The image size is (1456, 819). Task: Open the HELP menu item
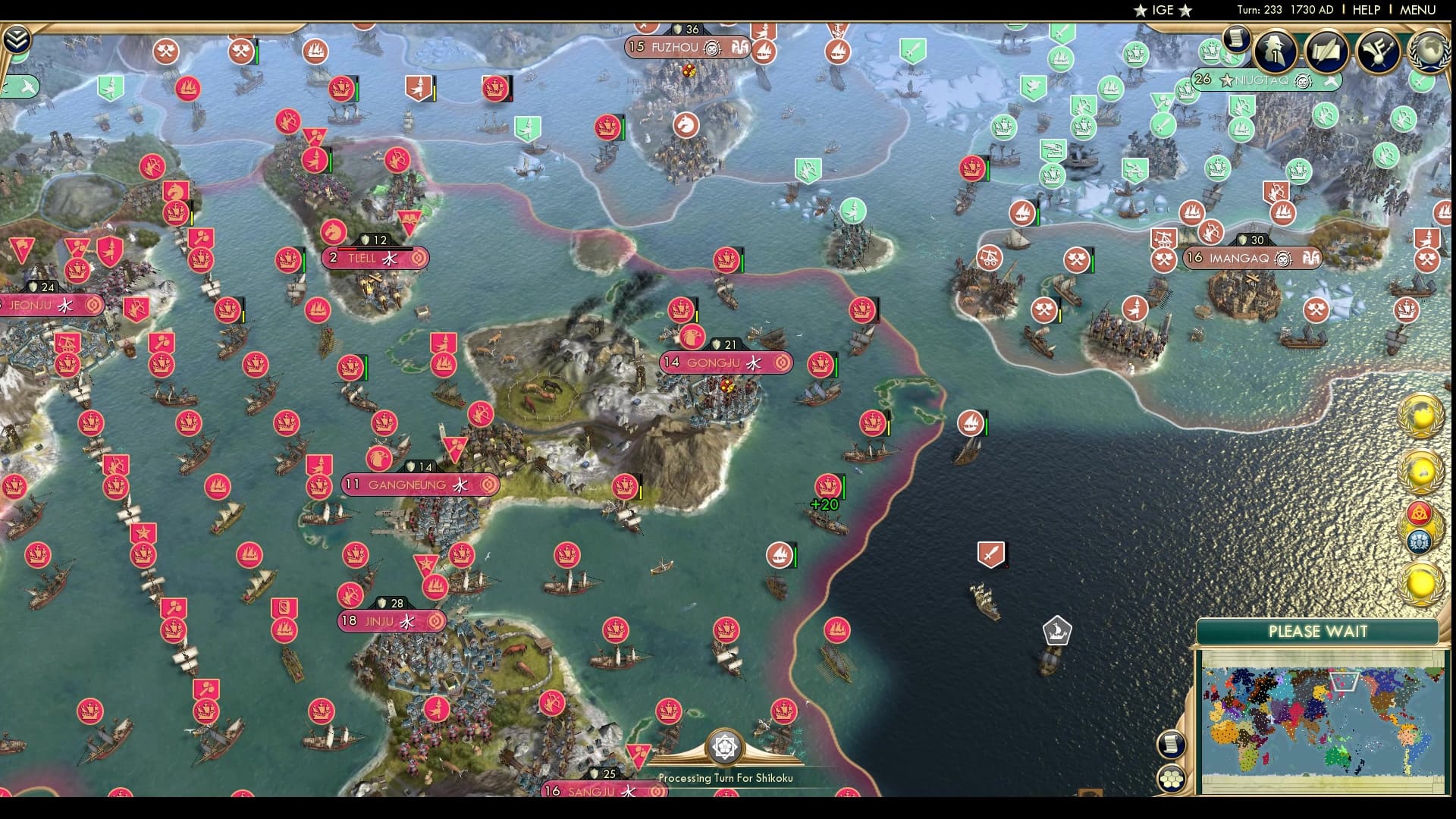click(x=1367, y=11)
